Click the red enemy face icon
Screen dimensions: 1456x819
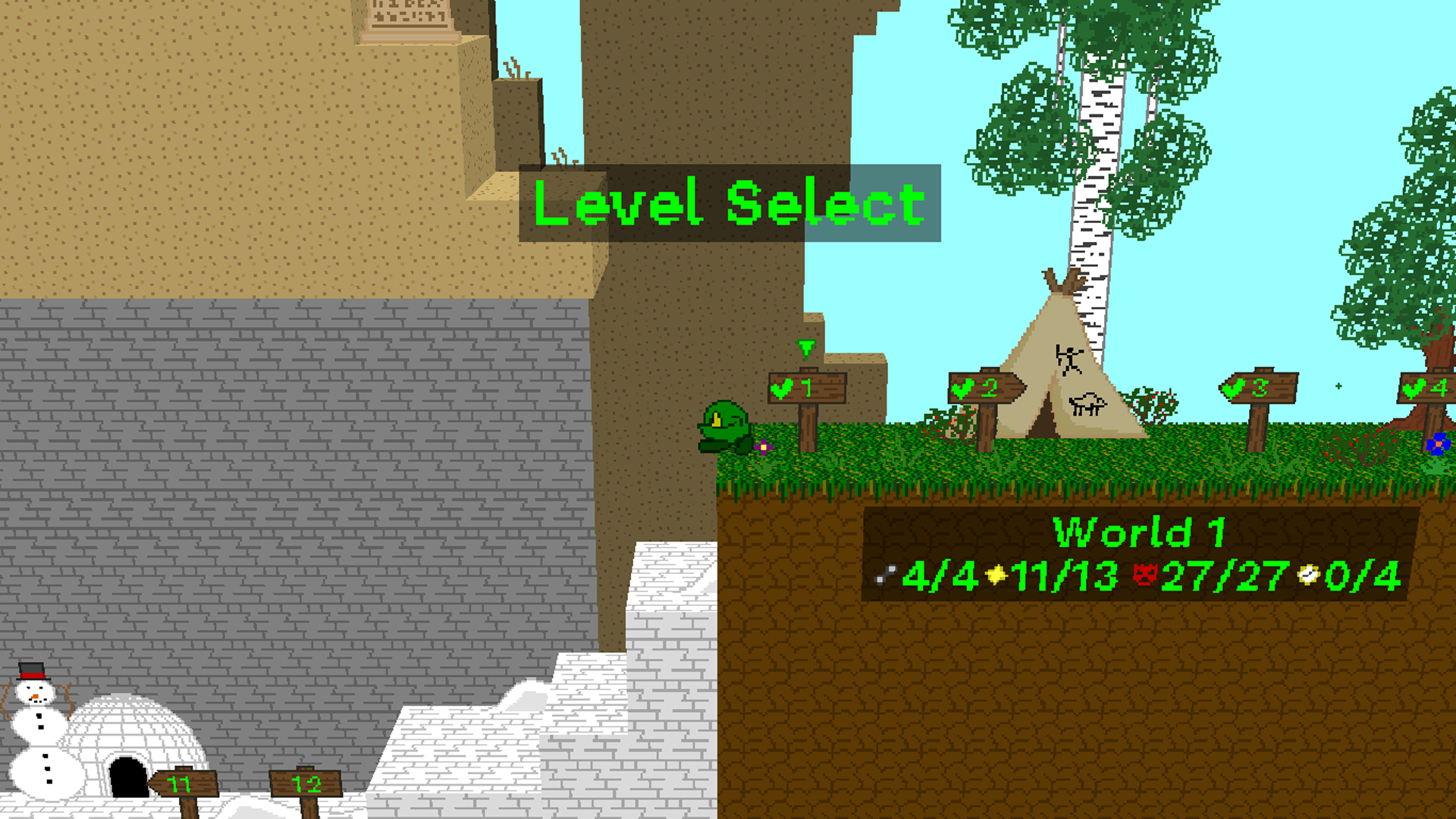click(1145, 574)
